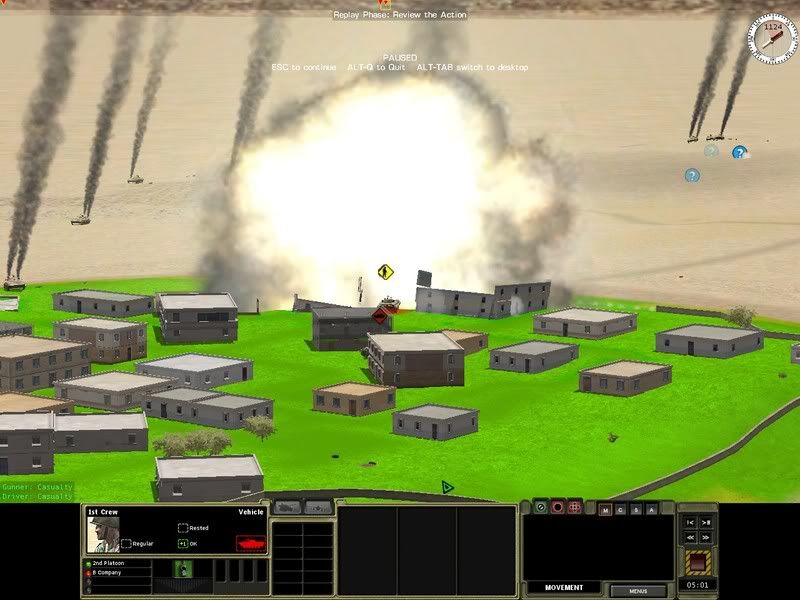Click the bright blue question mark contact

pos(739,153)
